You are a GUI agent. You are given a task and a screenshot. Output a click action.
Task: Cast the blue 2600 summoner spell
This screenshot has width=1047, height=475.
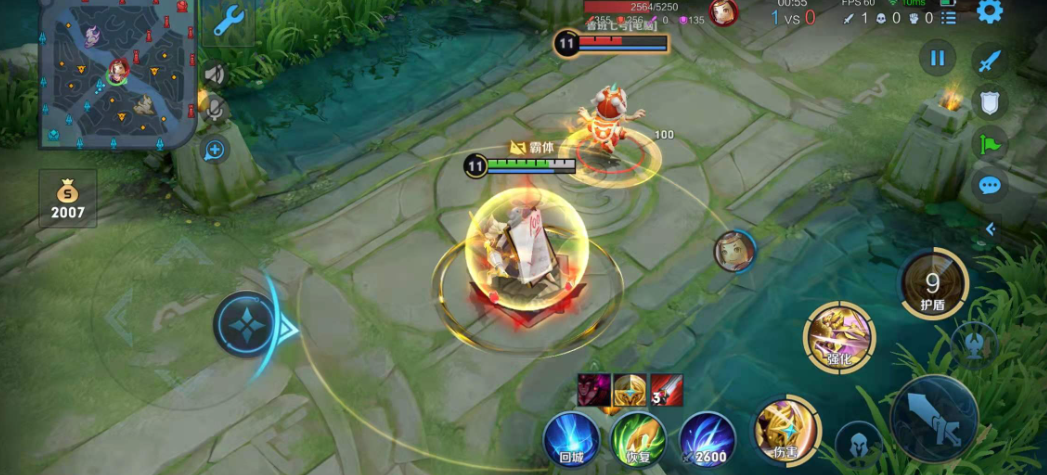pos(707,439)
